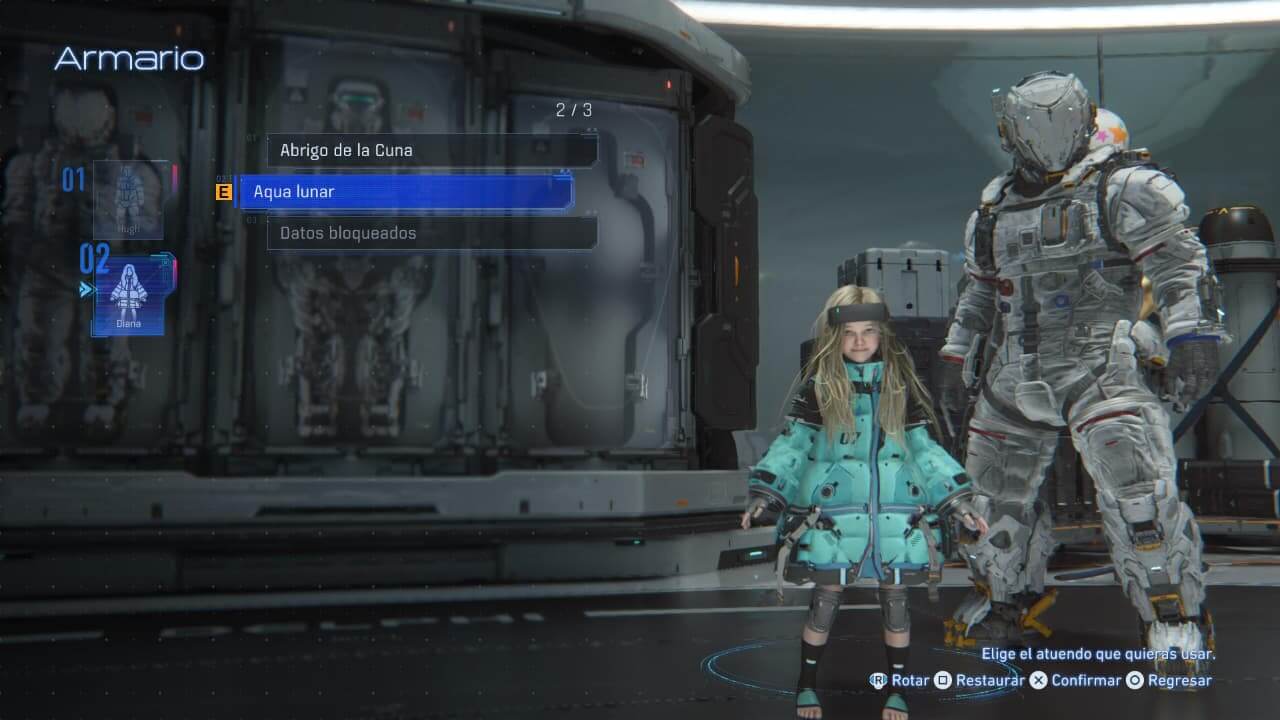The width and height of the screenshot is (1280, 720).
Task: Select the Abrigo de la Cuna outfit
Action: 431,150
